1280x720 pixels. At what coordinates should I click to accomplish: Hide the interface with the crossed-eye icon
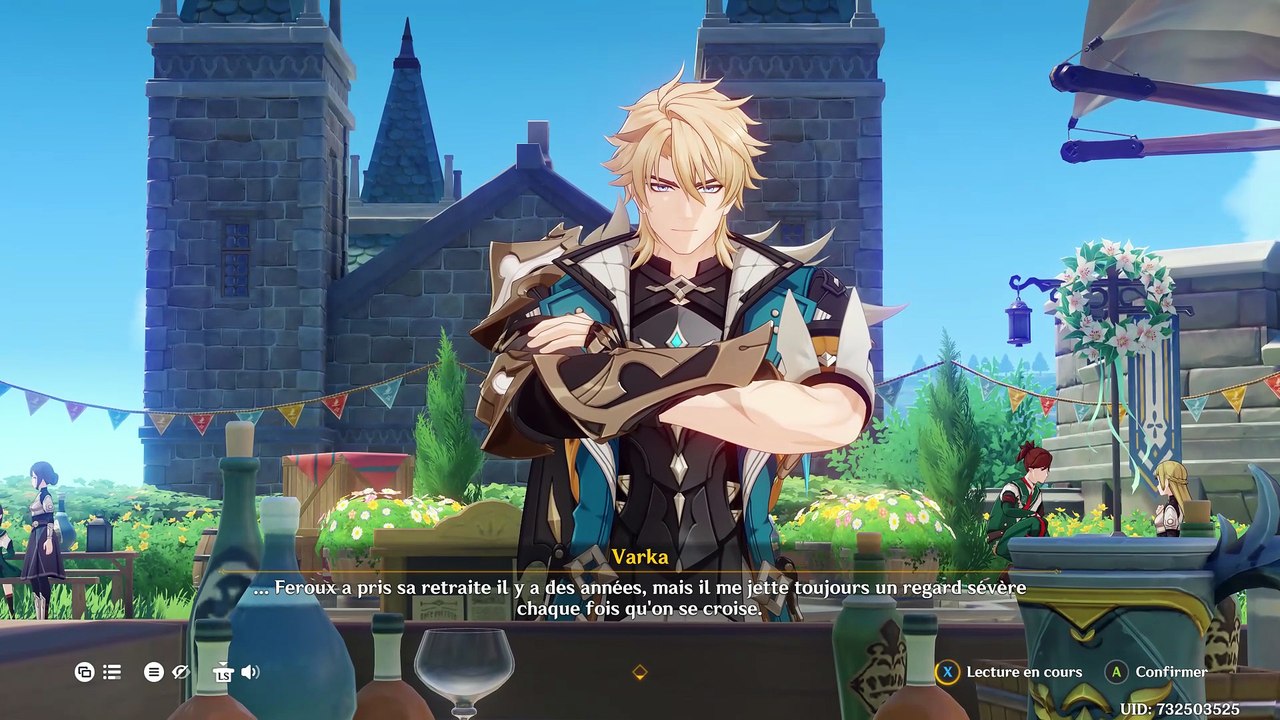tap(181, 672)
